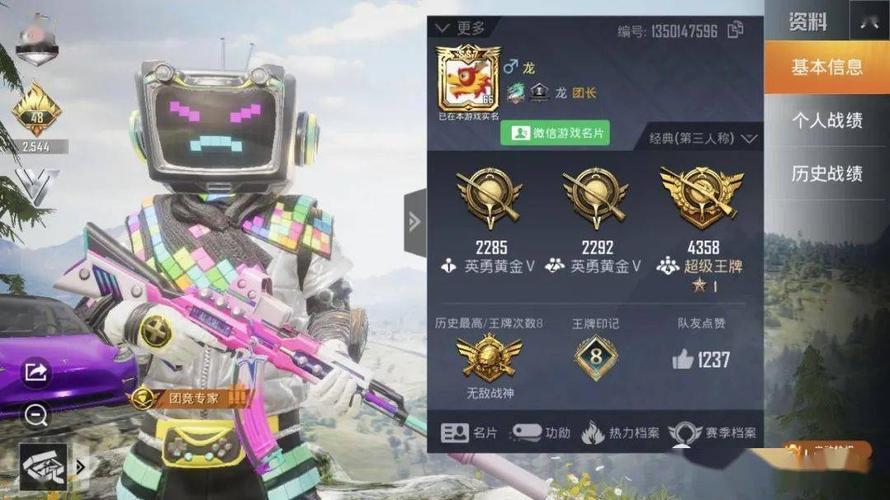Click the thumbs-up teammate likes icon
Screen dimensions: 890x500
(x=685, y=359)
